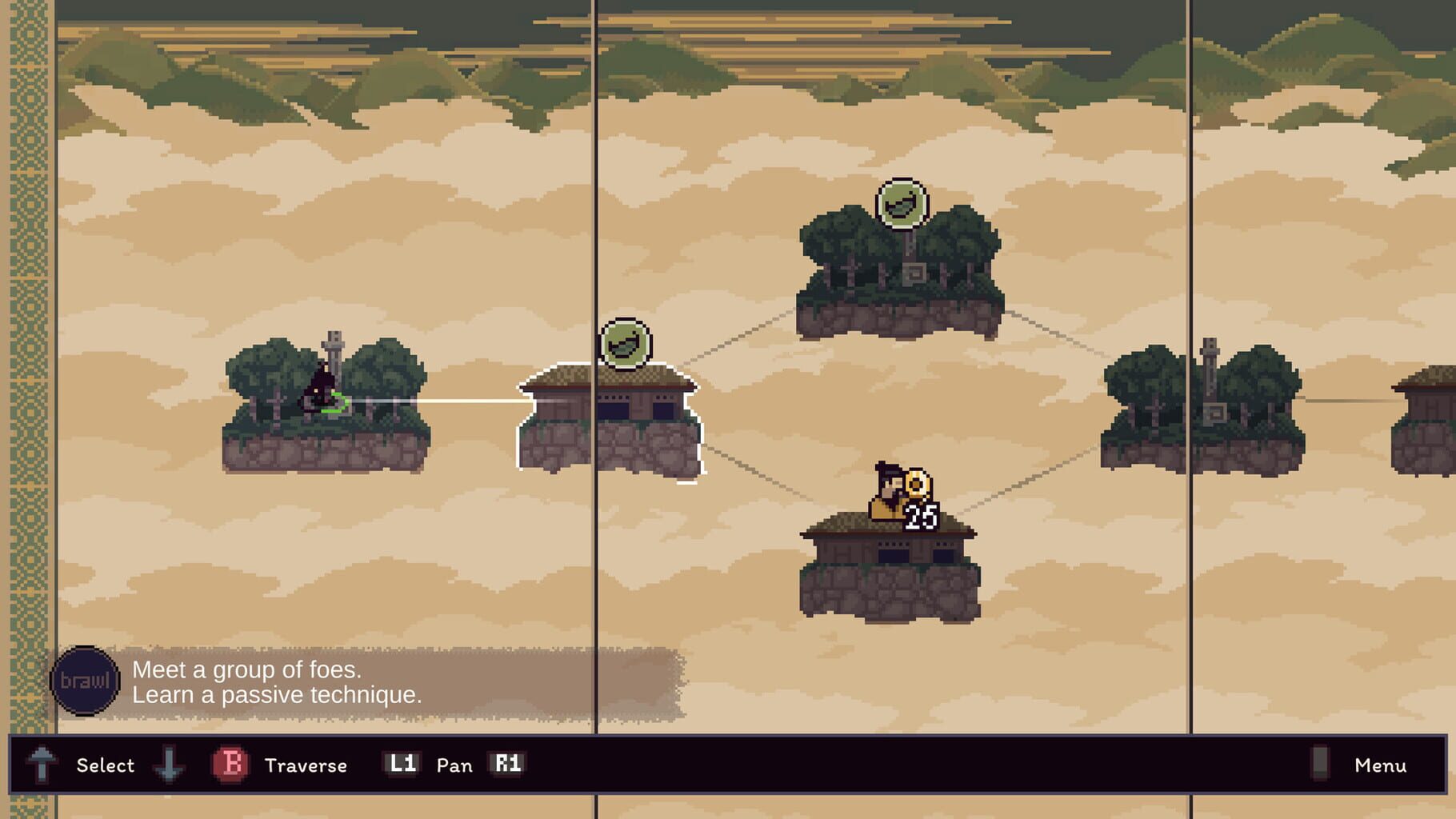The height and width of the screenshot is (819, 1456).
Task: Click the R1 key prompt icon
Action: pos(510,764)
